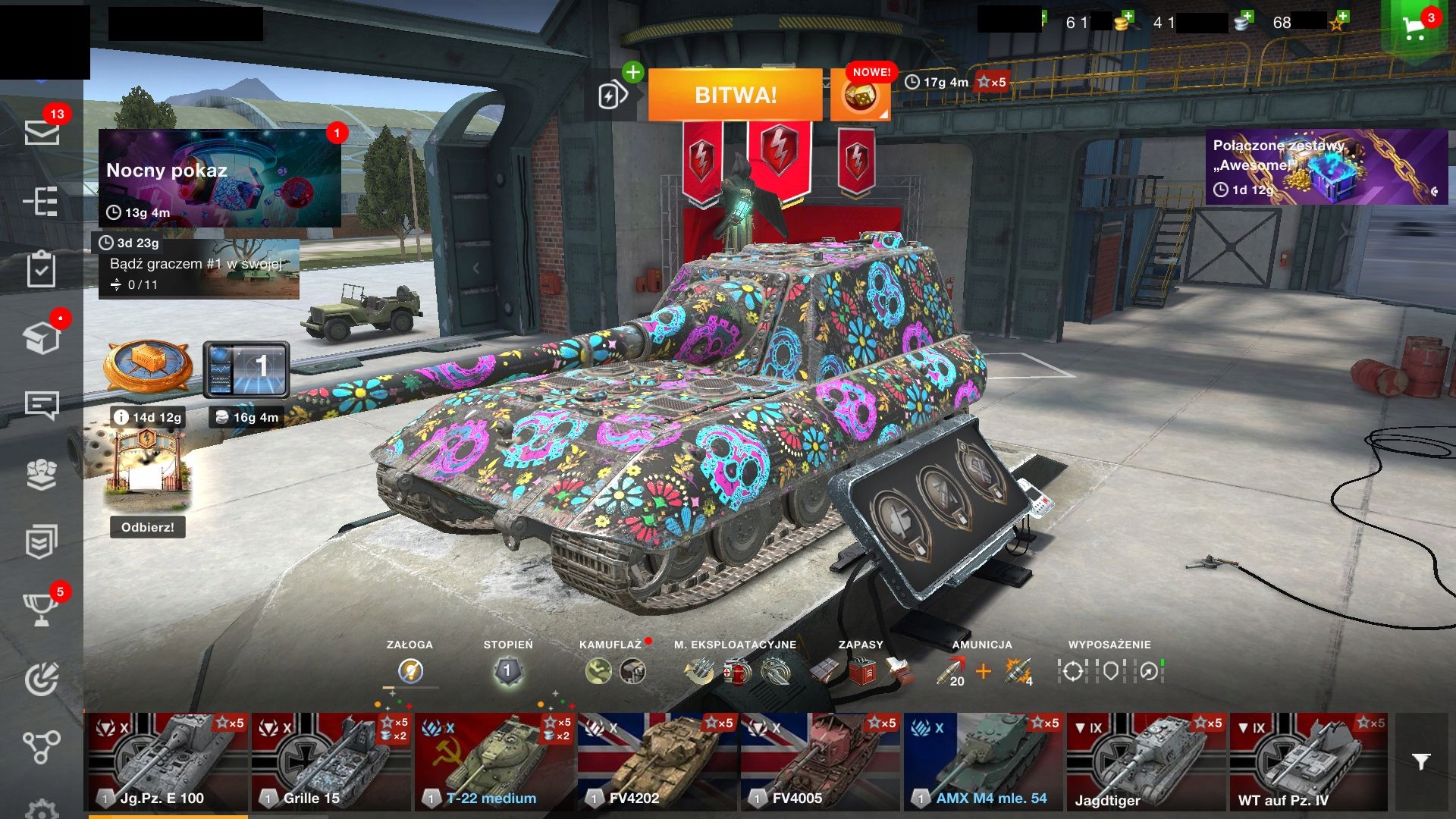Screen dimensions: 1456x819
Task: Open the mail inbox envelope icon
Action: click(x=42, y=132)
